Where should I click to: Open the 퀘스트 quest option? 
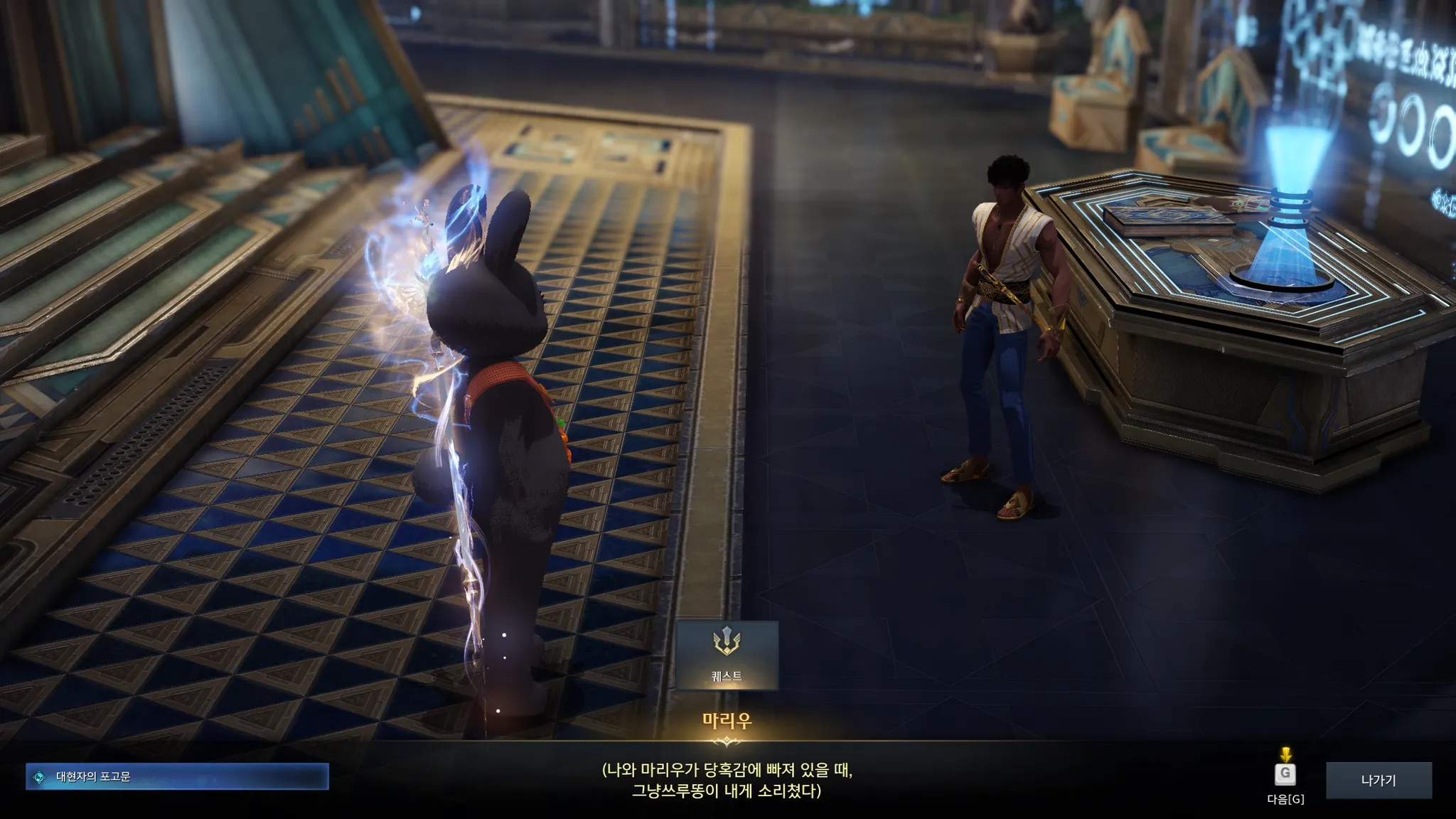click(x=727, y=655)
